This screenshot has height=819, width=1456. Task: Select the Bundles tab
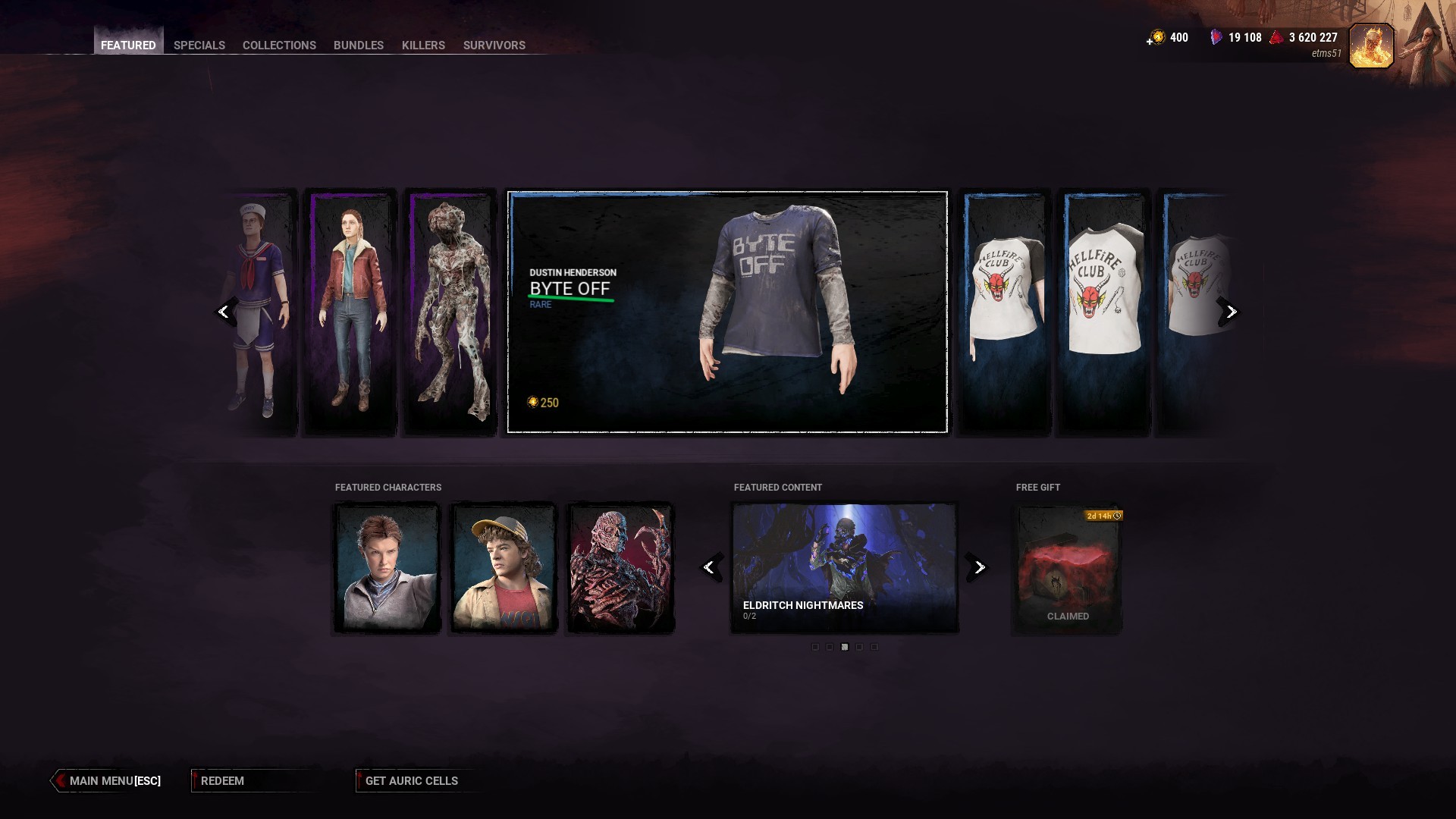(x=358, y=45)
